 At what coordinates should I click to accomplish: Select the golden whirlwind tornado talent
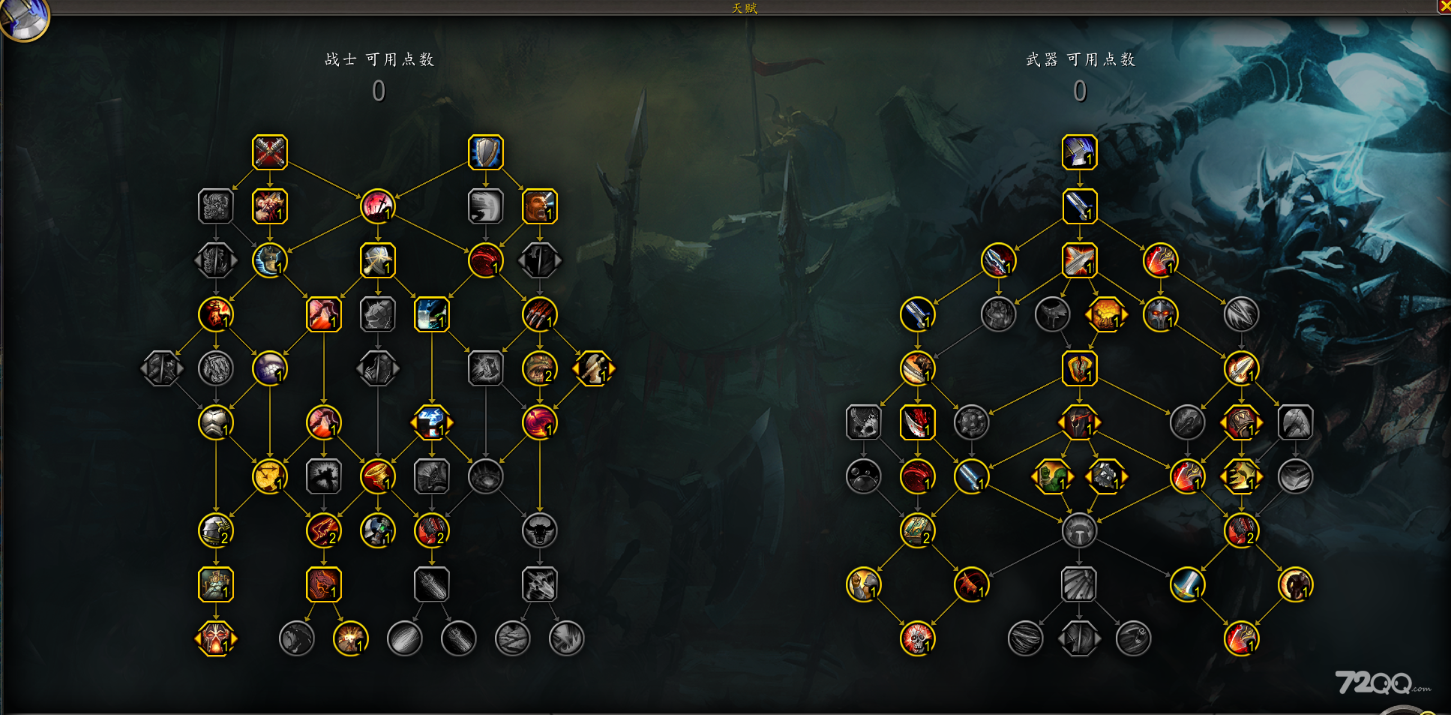tap(270, 477)
